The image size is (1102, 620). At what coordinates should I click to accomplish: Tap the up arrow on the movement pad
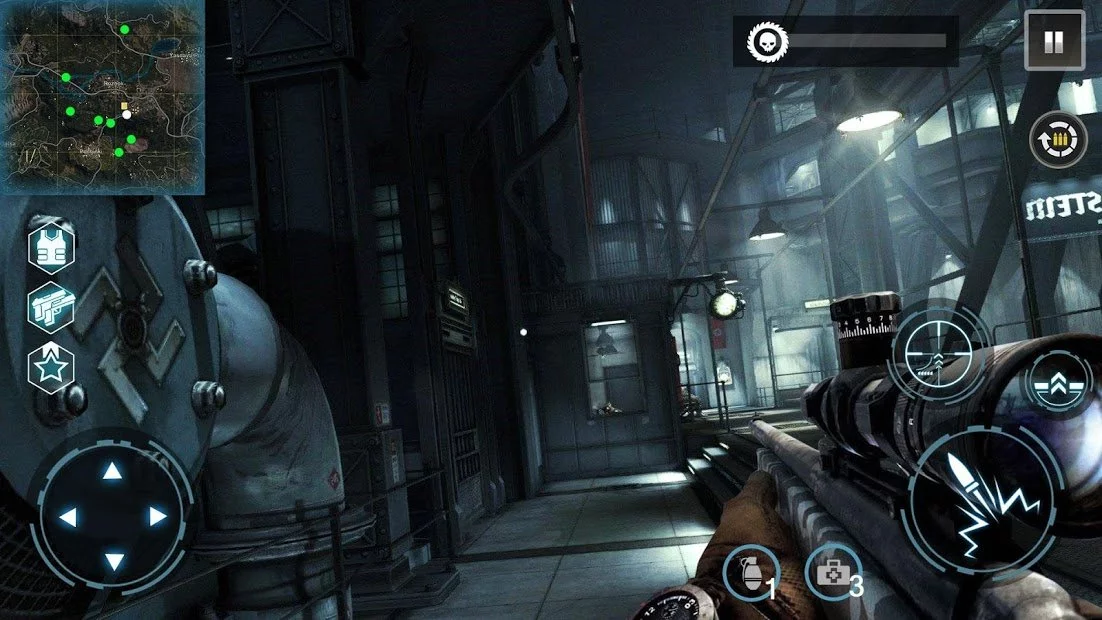pos(113,471)
